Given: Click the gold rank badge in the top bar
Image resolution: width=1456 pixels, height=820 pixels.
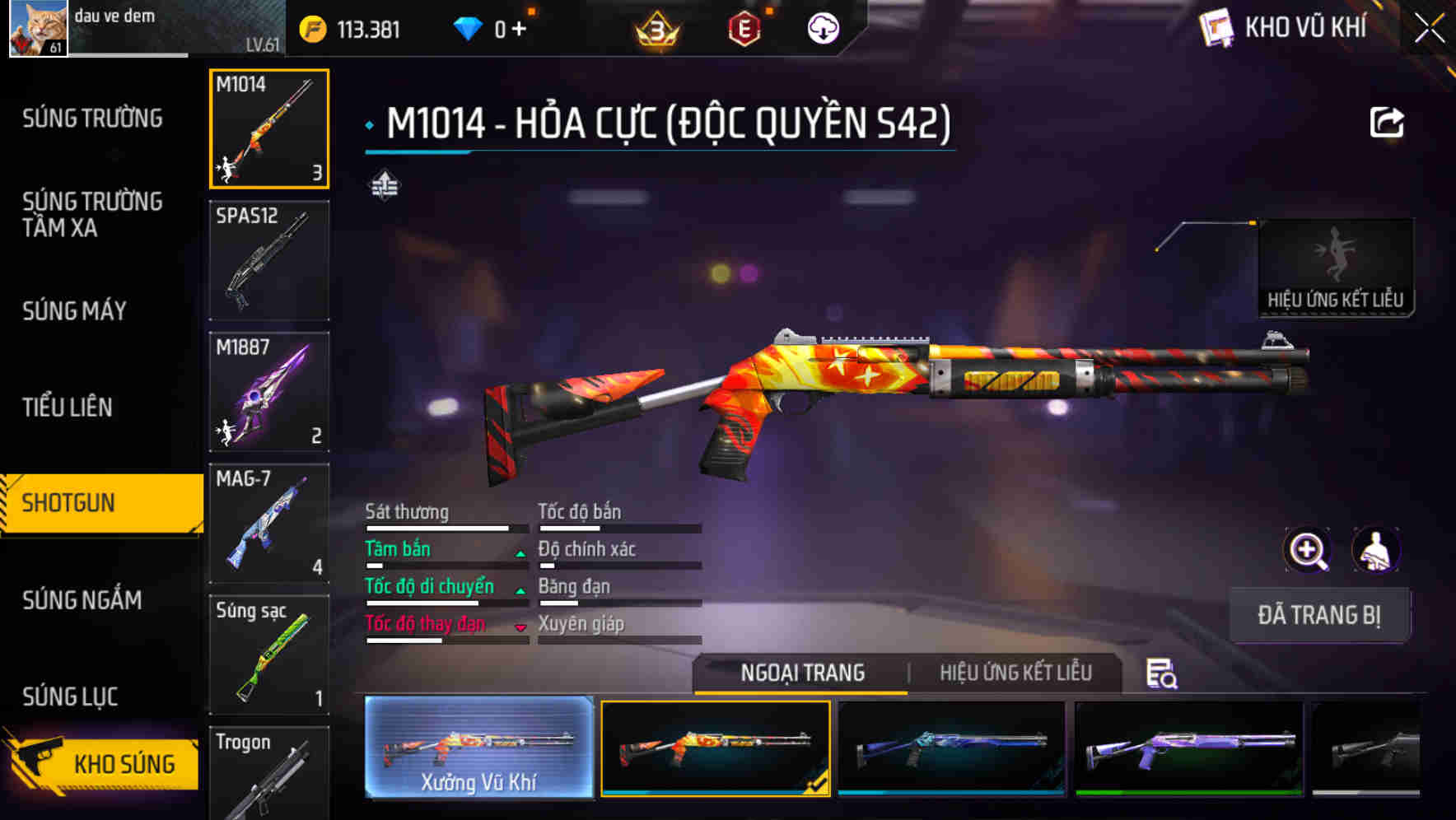Looking at the screenshot, I should click(655, 27).
